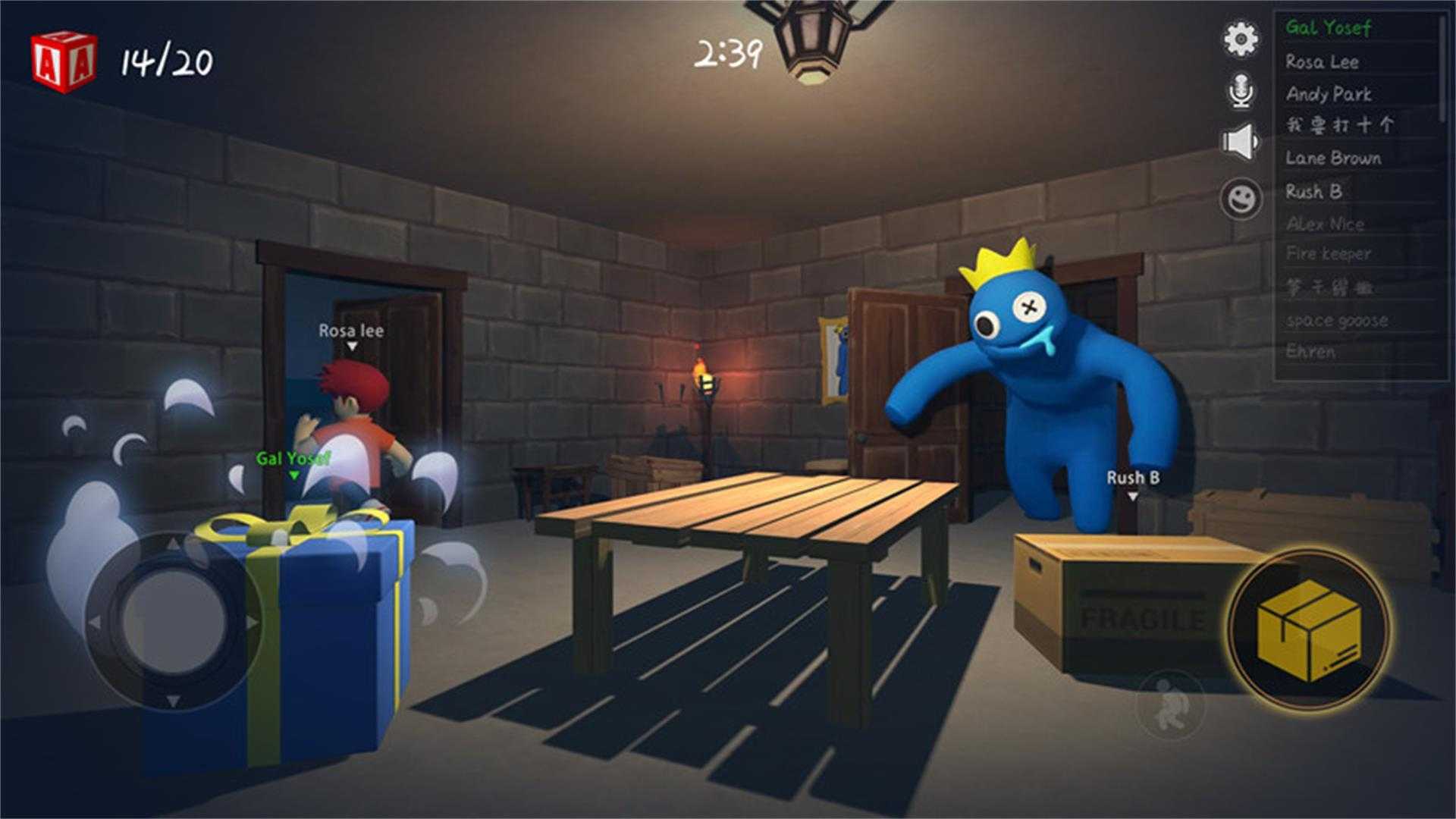Open the gear settings menu
Image resolution: width=1456 pixels, height=819 pixels.
[x=1241, y=39]
